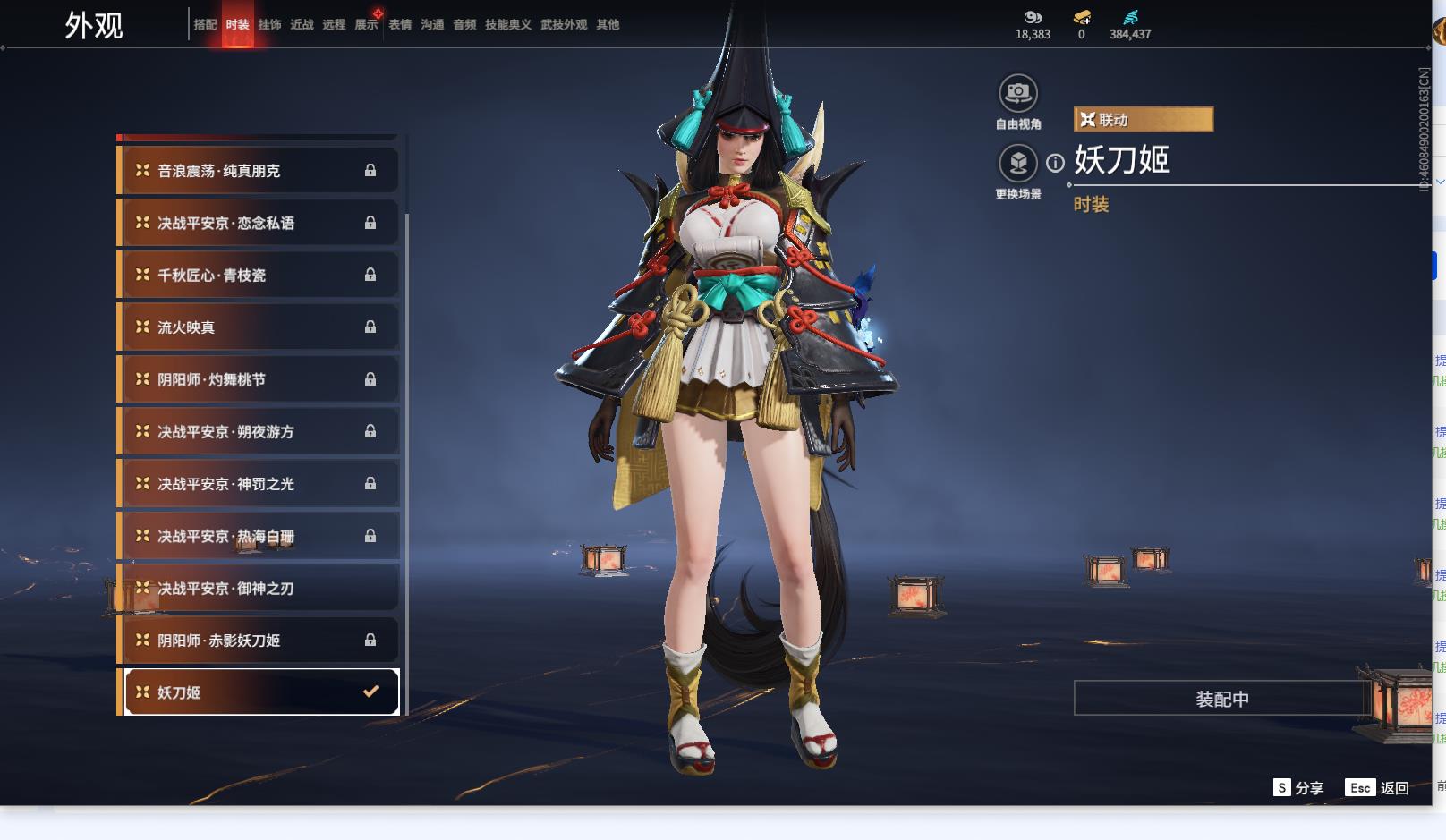This screenshot has width=1446, height=840.
Task: Activate the 自由视角 camera icon
Action: coord(1017,93)
